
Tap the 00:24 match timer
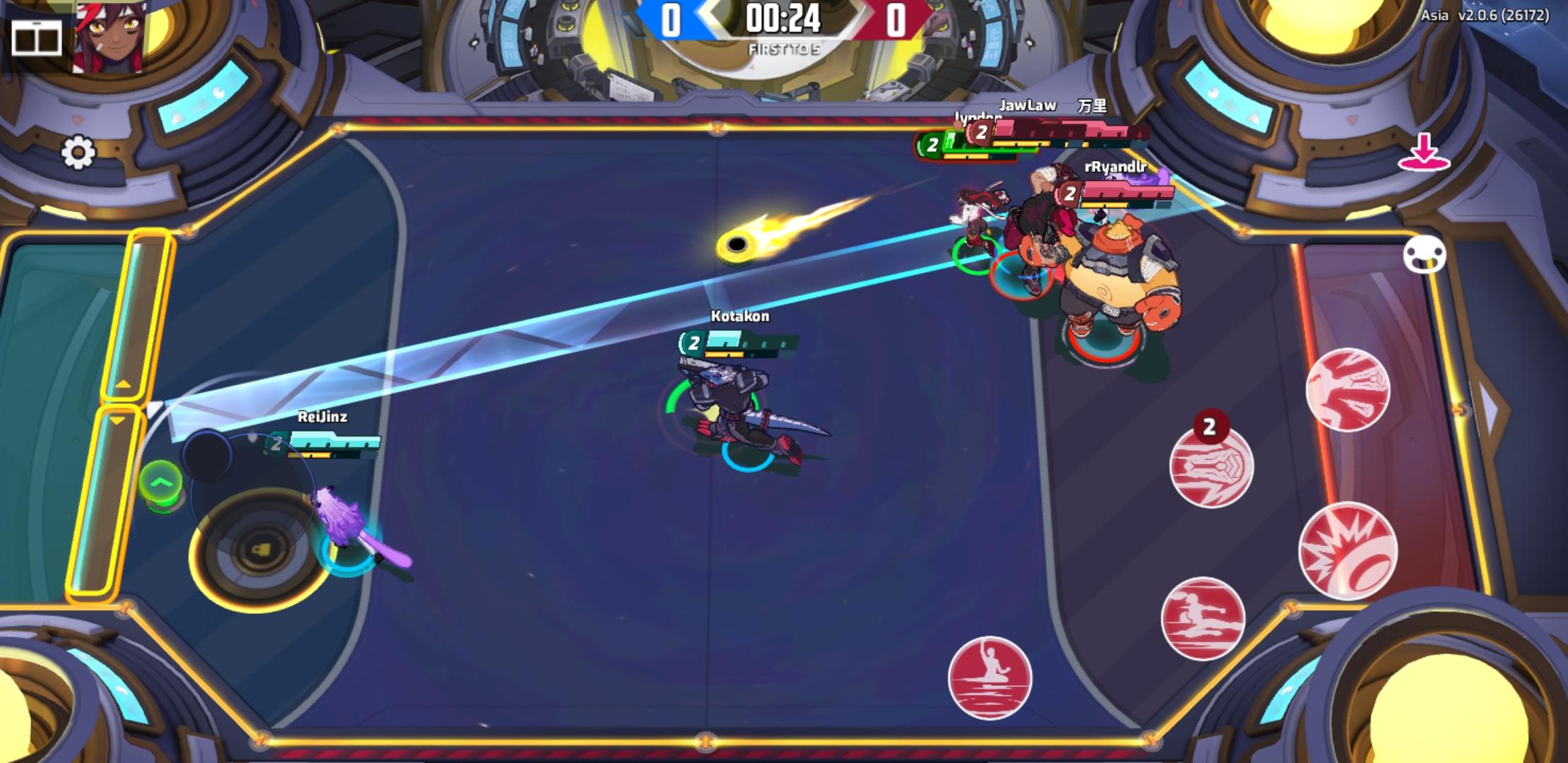tap(784, 18)
